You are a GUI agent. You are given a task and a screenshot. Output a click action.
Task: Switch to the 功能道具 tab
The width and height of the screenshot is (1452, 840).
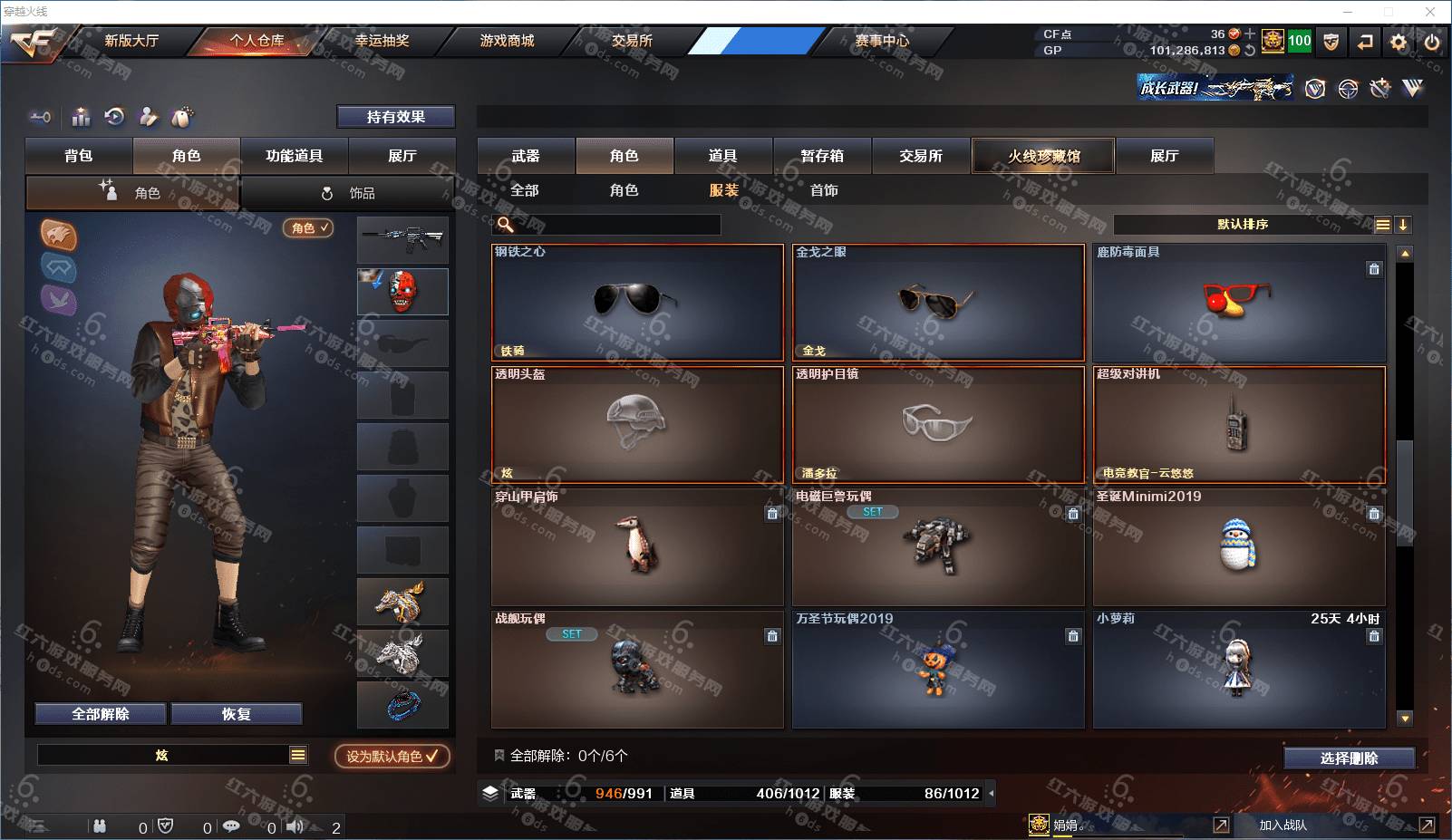294,156
